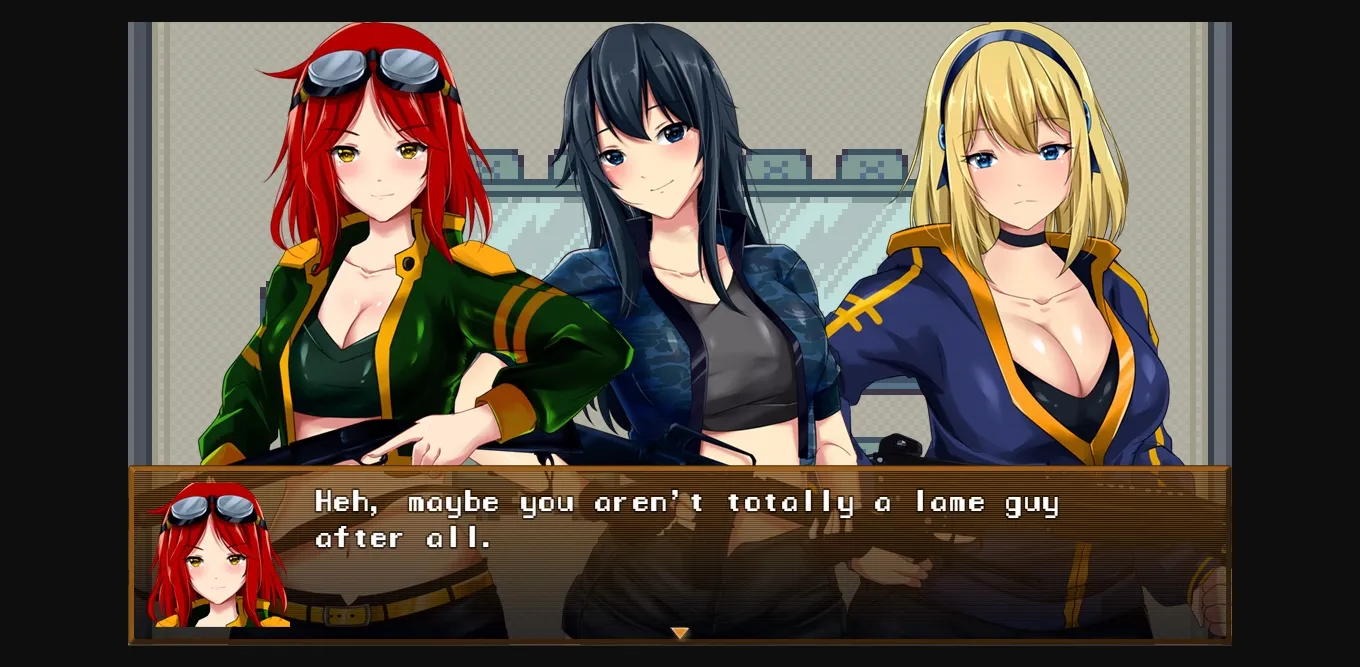Click the dialogue continue arrow
This screenshot has height=667, width=1360.
tap(680, 633)
